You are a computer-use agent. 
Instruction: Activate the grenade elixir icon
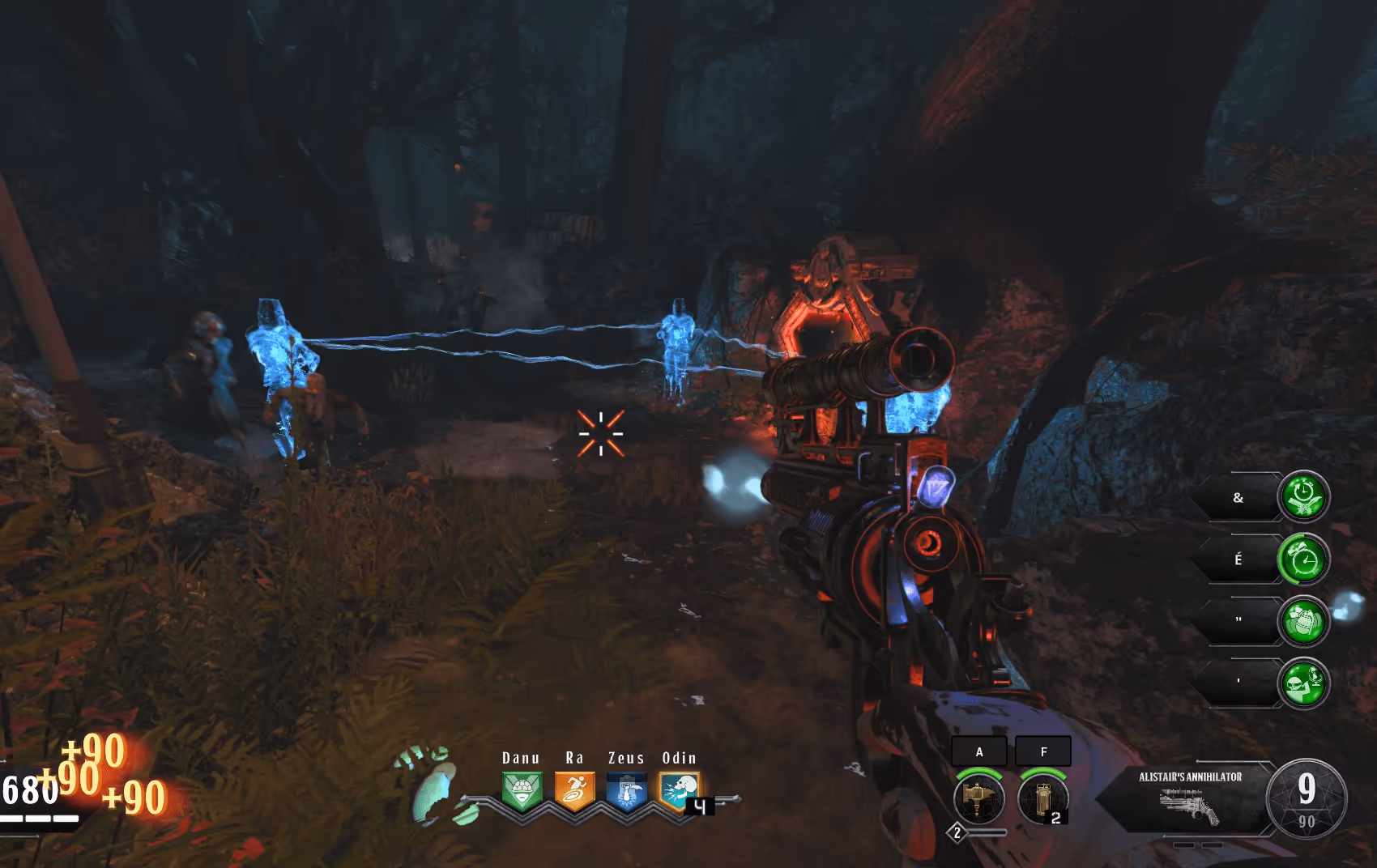(x=1303, y=621)
